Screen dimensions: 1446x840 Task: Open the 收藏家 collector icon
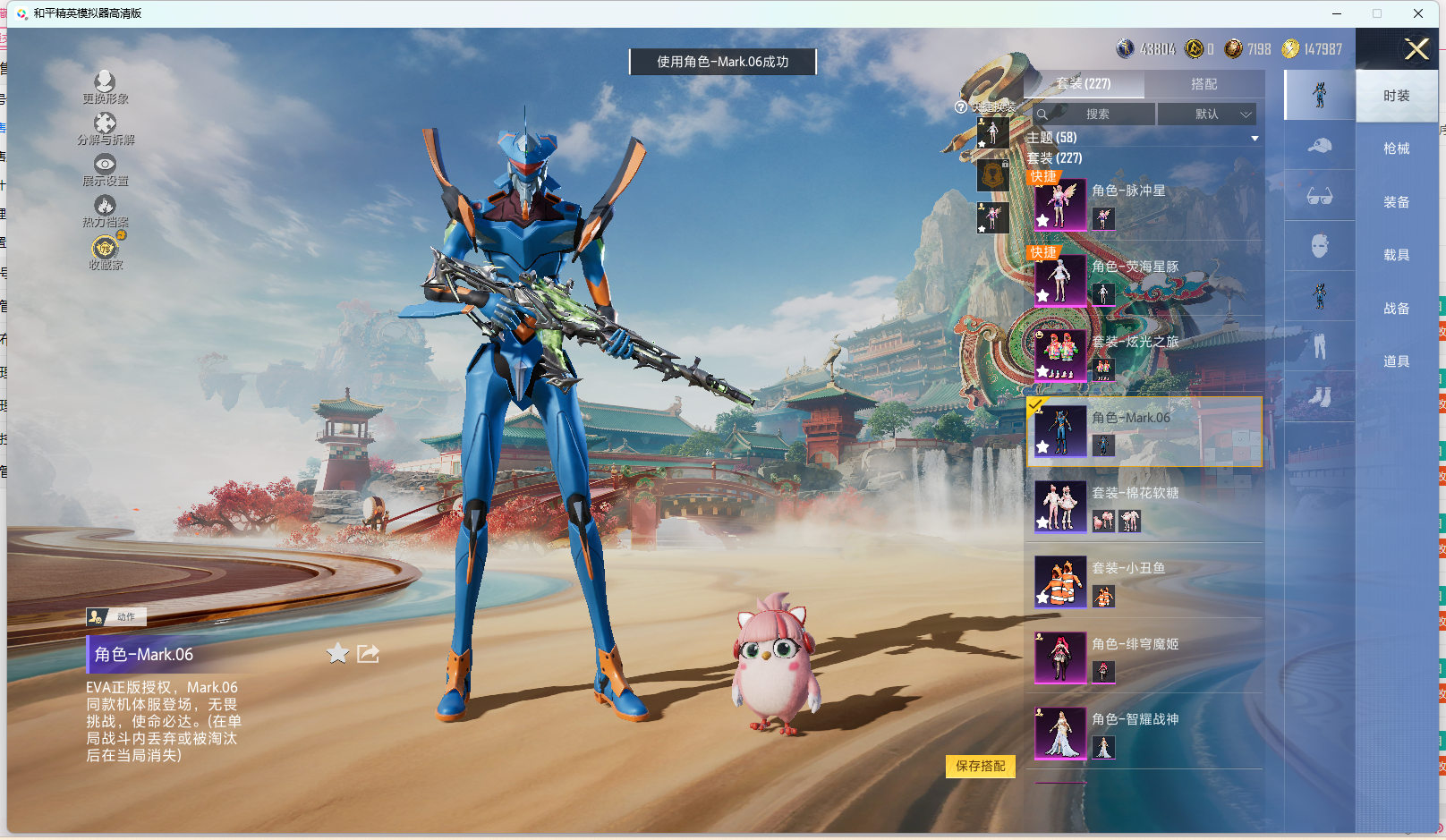coord(105,251)
